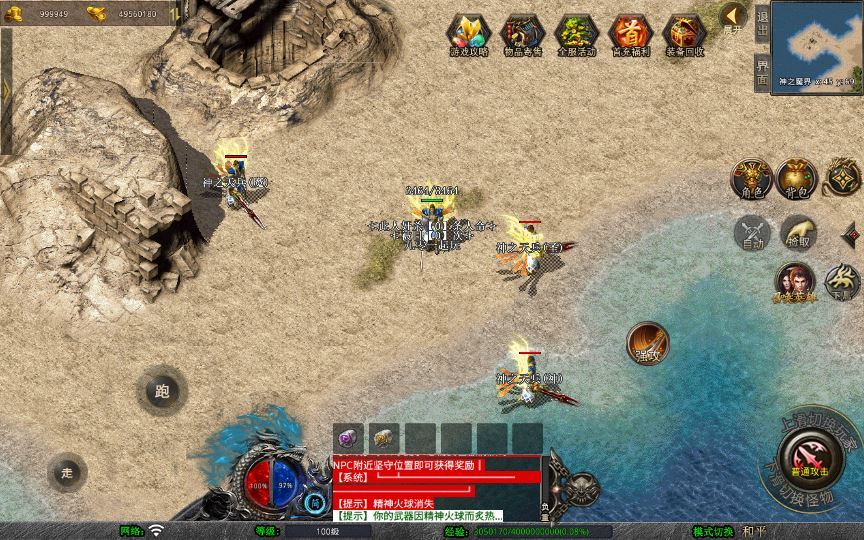
Task: Click the 界面 interface button
Action: (x=762, y=73)
